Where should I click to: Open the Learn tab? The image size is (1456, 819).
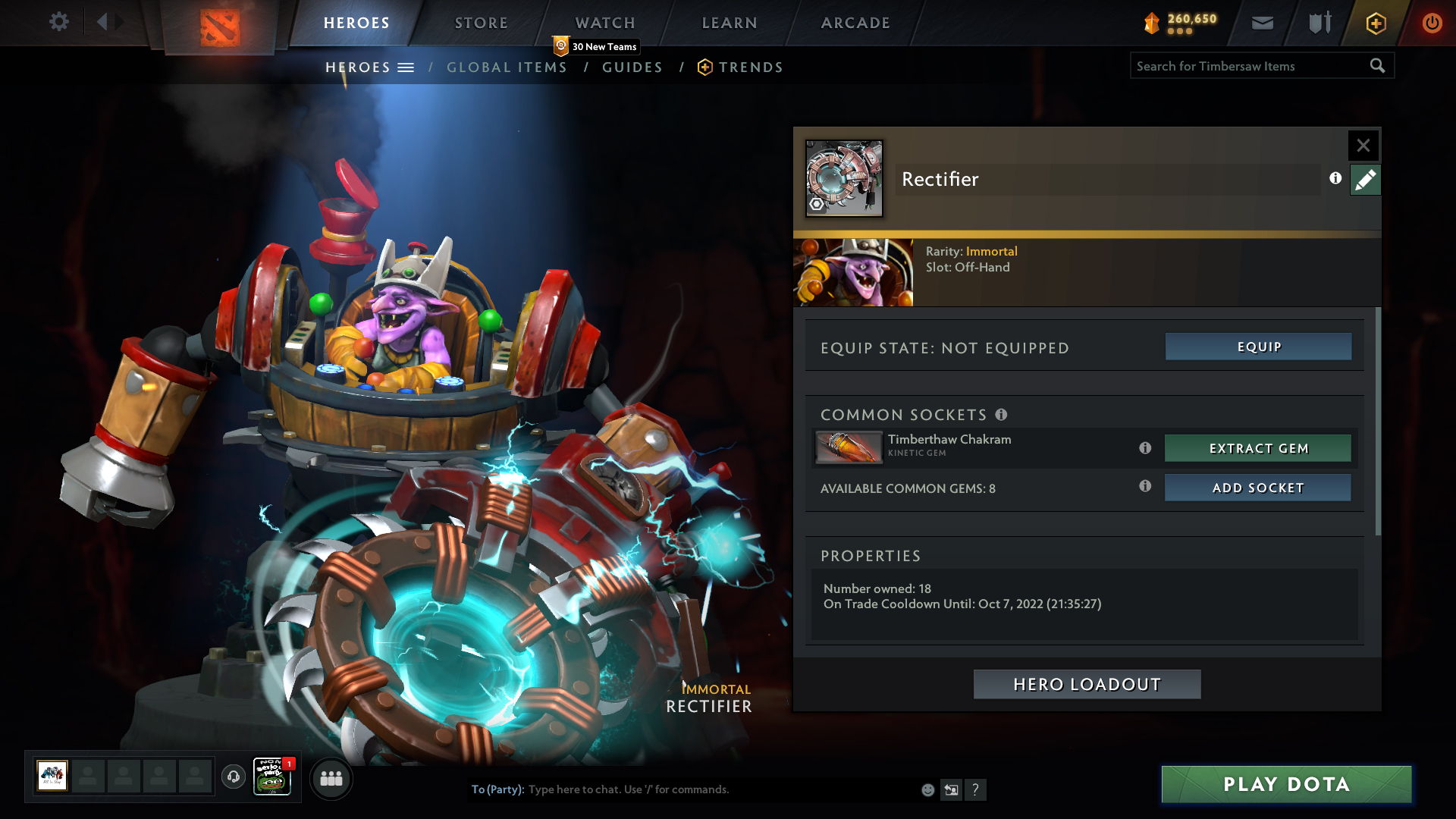point(730,23)
